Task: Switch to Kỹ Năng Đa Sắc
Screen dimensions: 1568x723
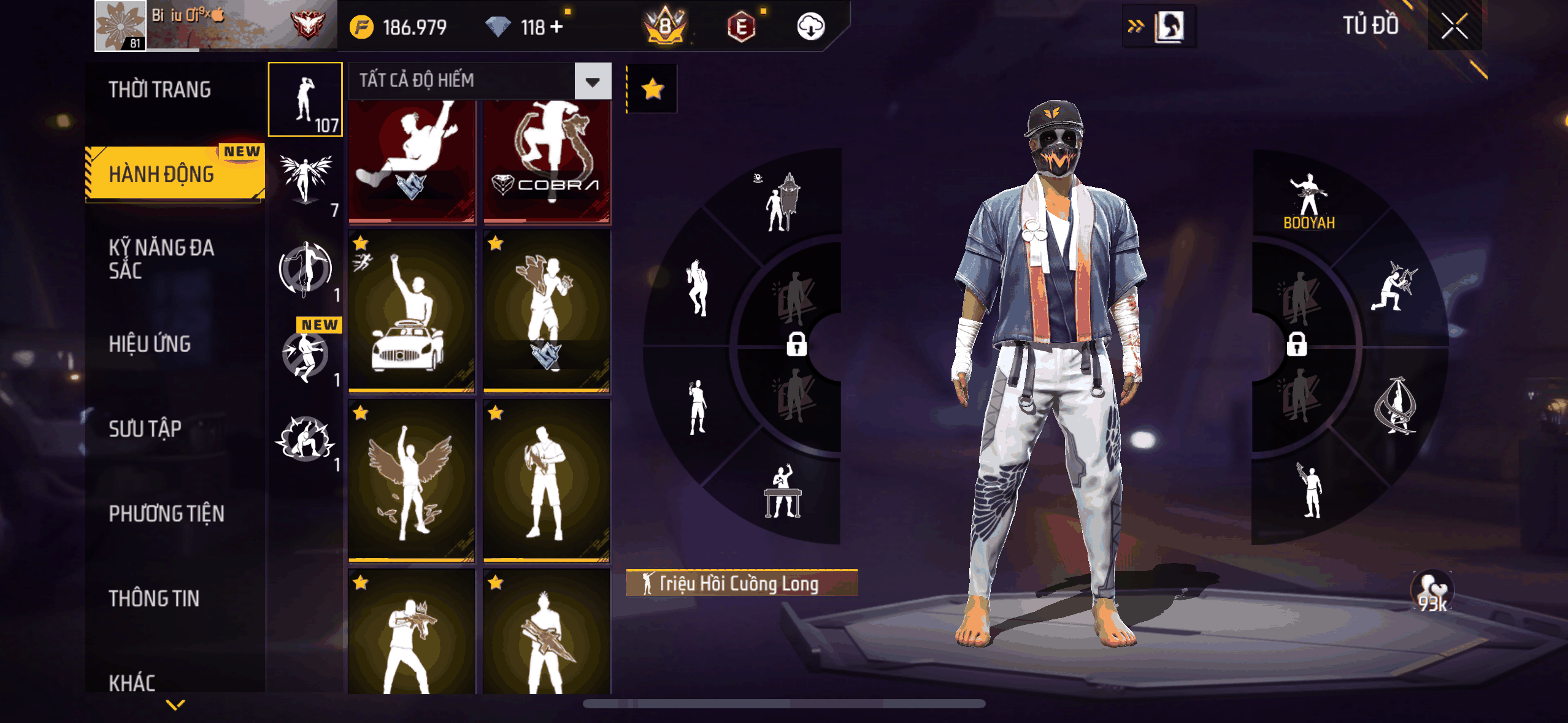Action: click(x=161, y=259)
